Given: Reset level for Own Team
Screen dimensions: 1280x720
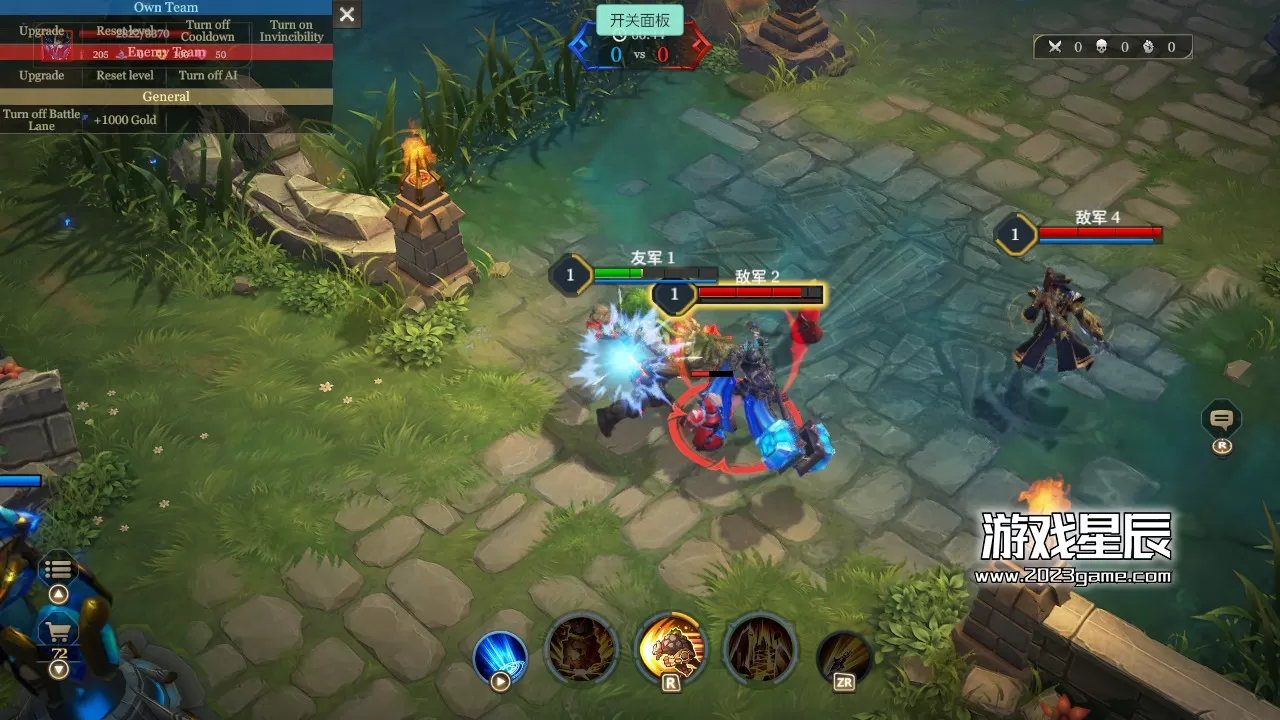Looking at the screenshot, I should [125, 31].
